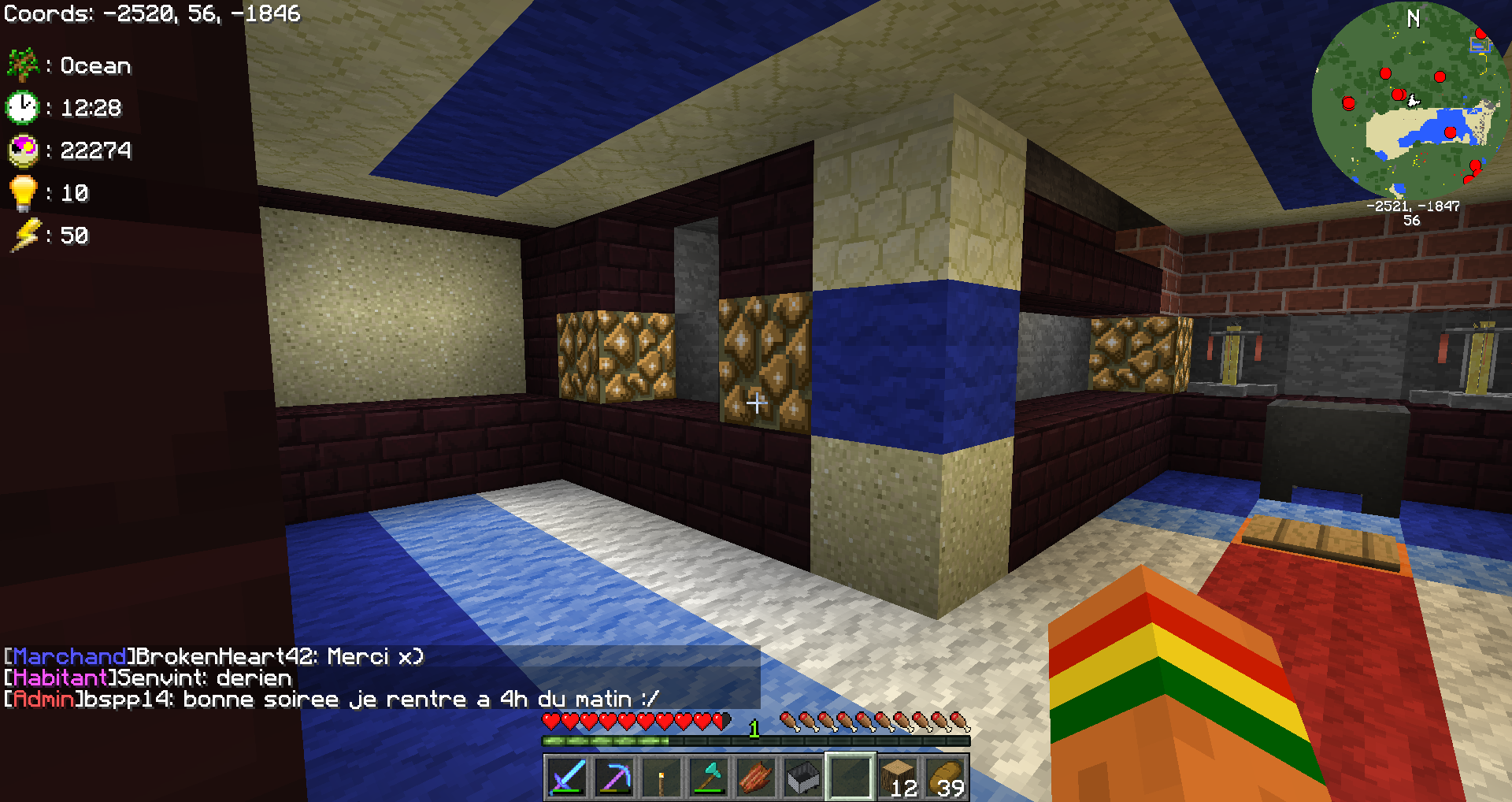Select the wood log stack of 12
The width and height of the screenshot is (1512, 802).
(898, 777)
